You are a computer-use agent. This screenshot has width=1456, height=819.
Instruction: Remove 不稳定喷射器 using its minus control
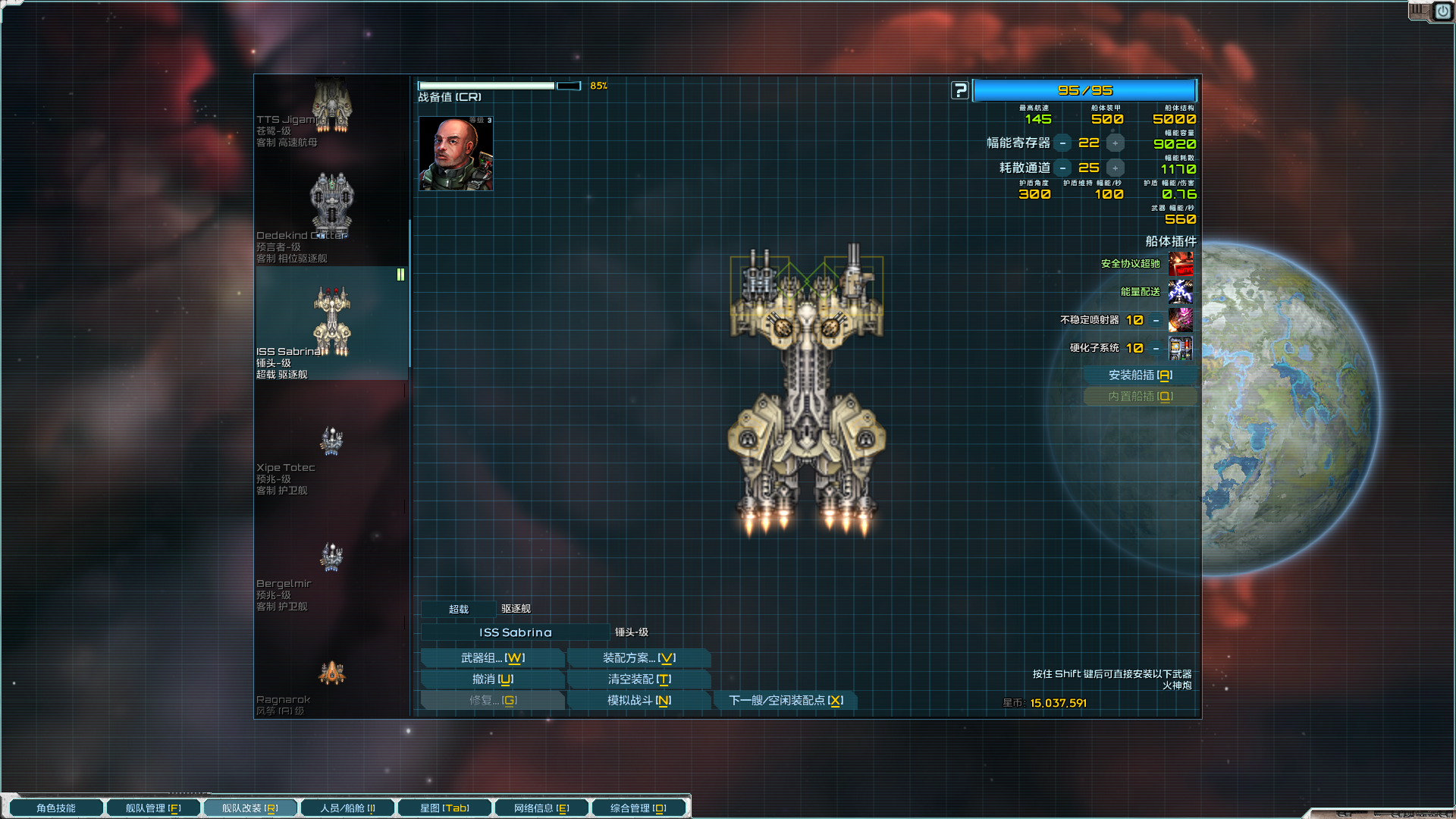click(1155, 320)
